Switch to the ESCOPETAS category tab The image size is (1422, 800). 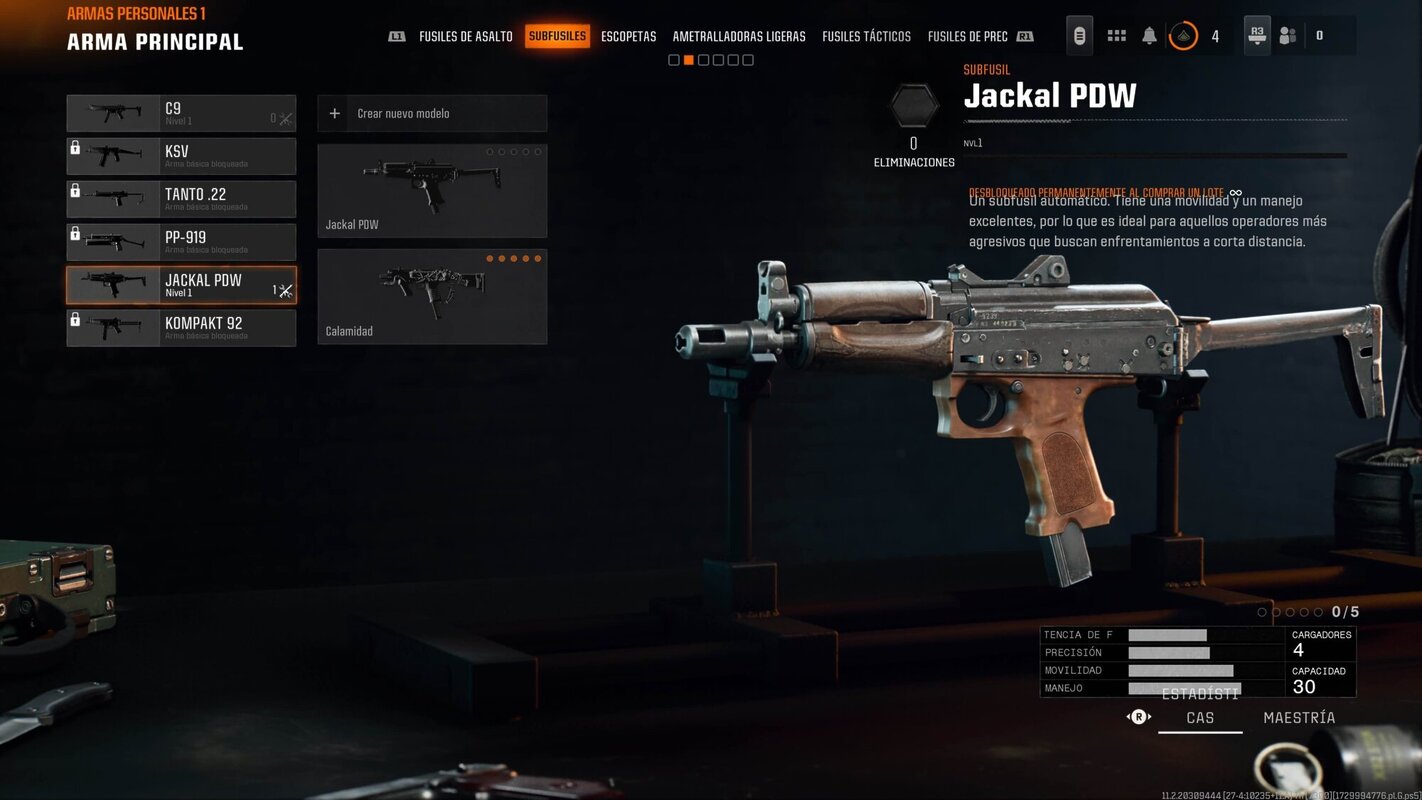tap(628, 36)
